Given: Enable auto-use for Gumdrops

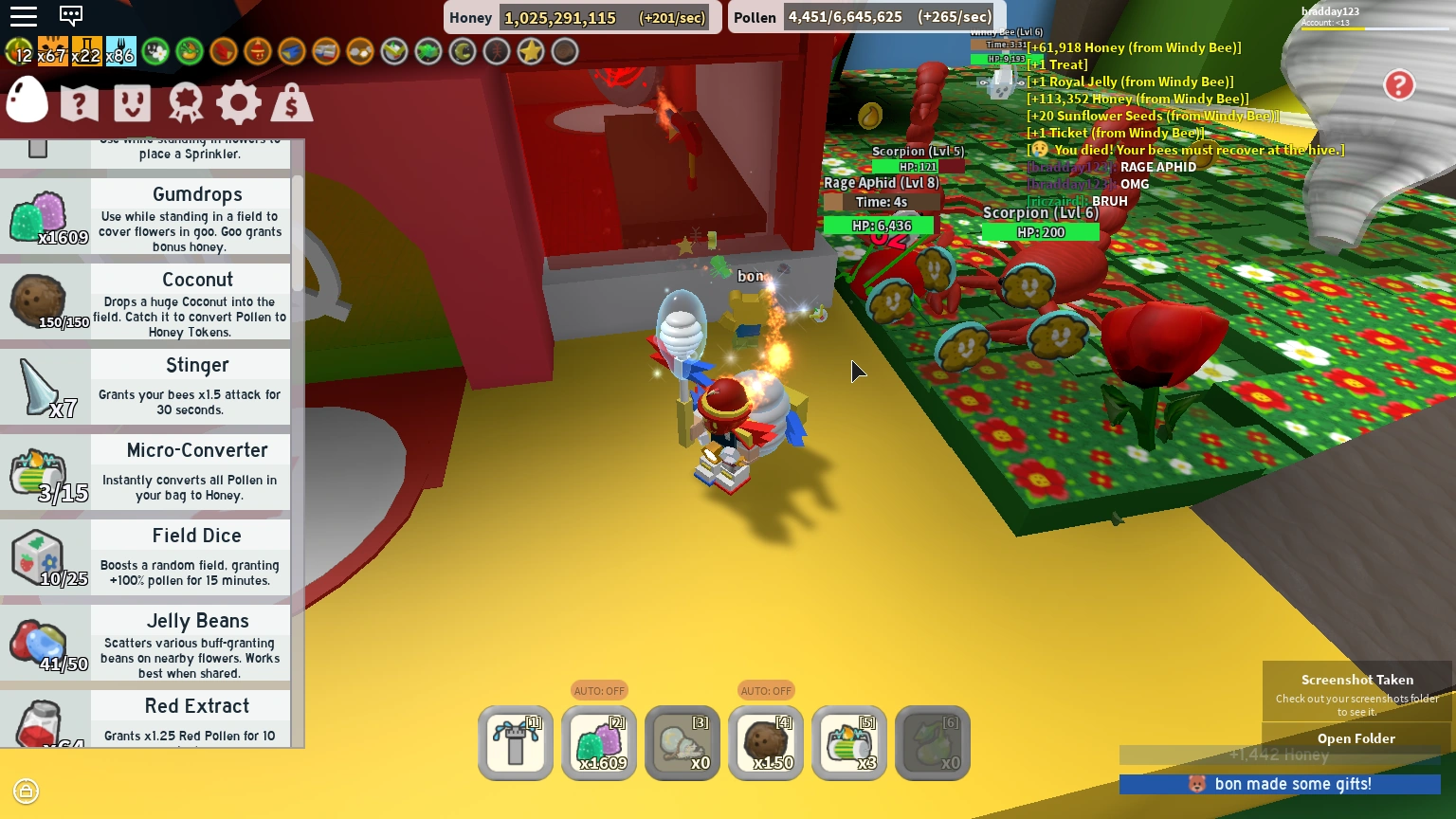Looking at the screenshot, I should point(599,690).
